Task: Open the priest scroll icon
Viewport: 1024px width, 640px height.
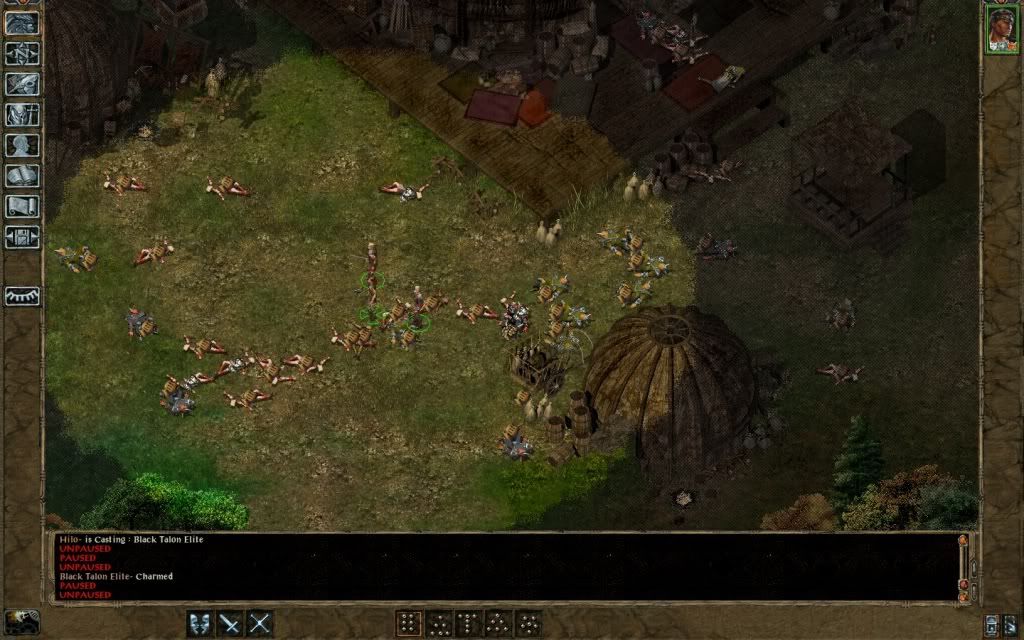Action: [x=22, y=207]
